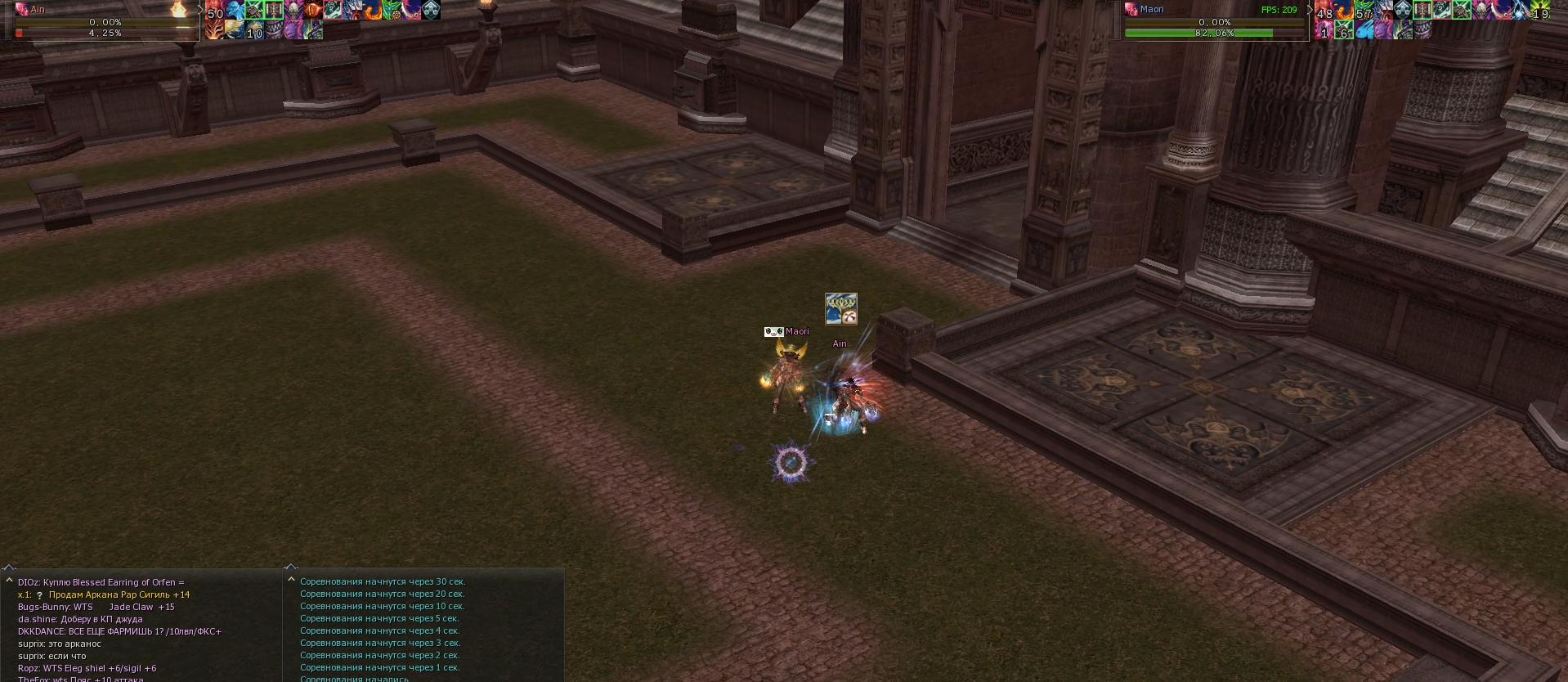Click the buff showing 10 in Ain's second row
This screenshot has width=1568, height=682.
click(255, 31)
